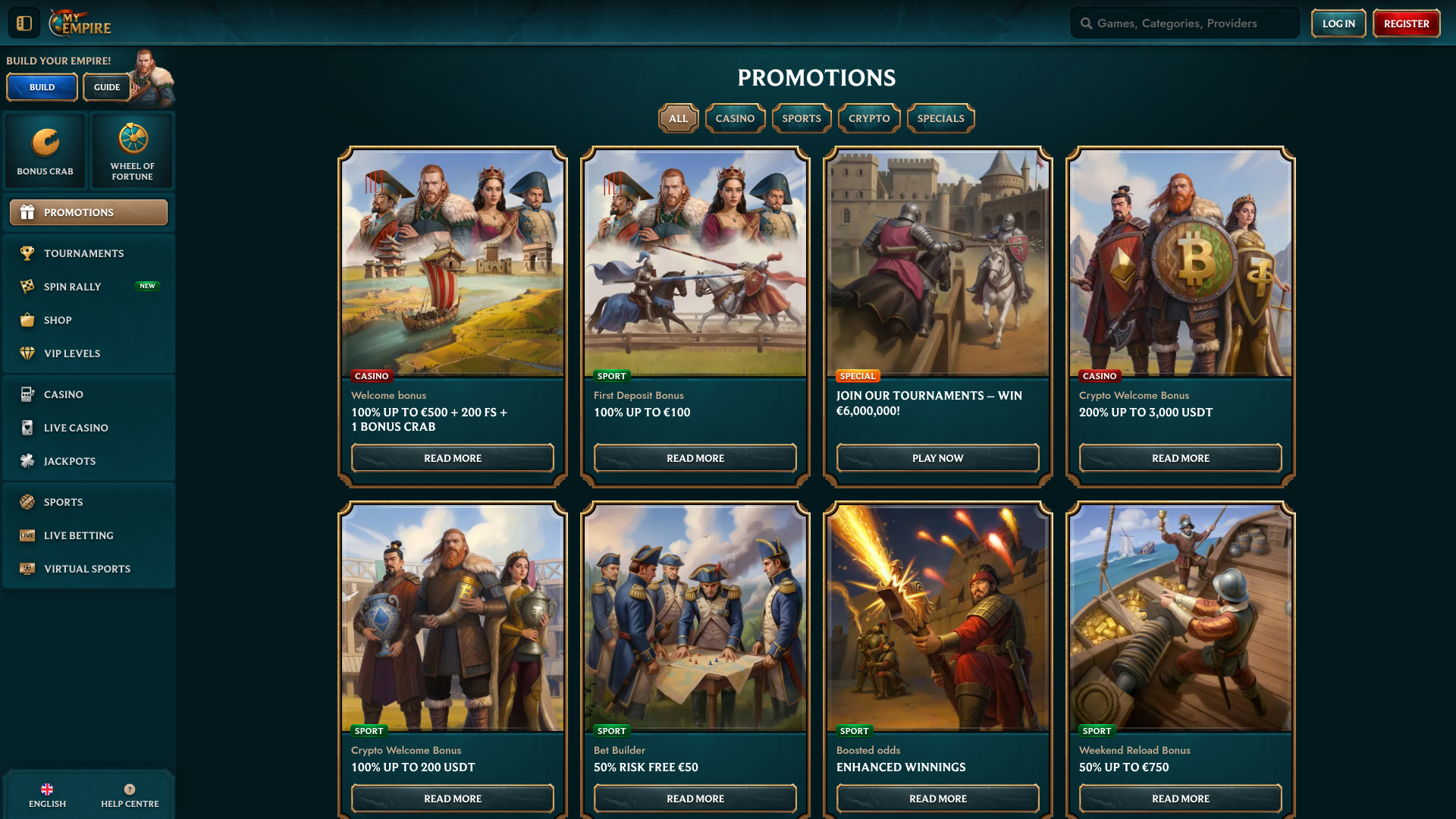This screenshot has width=1456, height=819.
Task: Click the REGISTER button
Action: click(x=1406, y=23)
